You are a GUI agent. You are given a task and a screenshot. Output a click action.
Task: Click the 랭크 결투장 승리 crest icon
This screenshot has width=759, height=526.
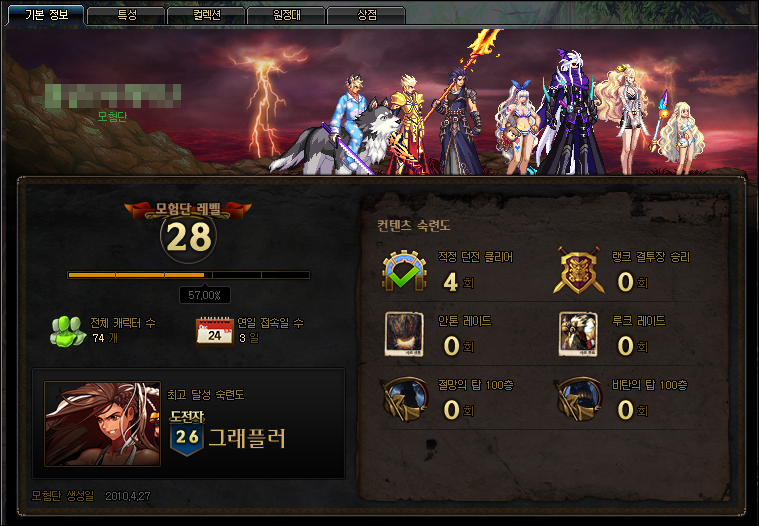point(578,271)
